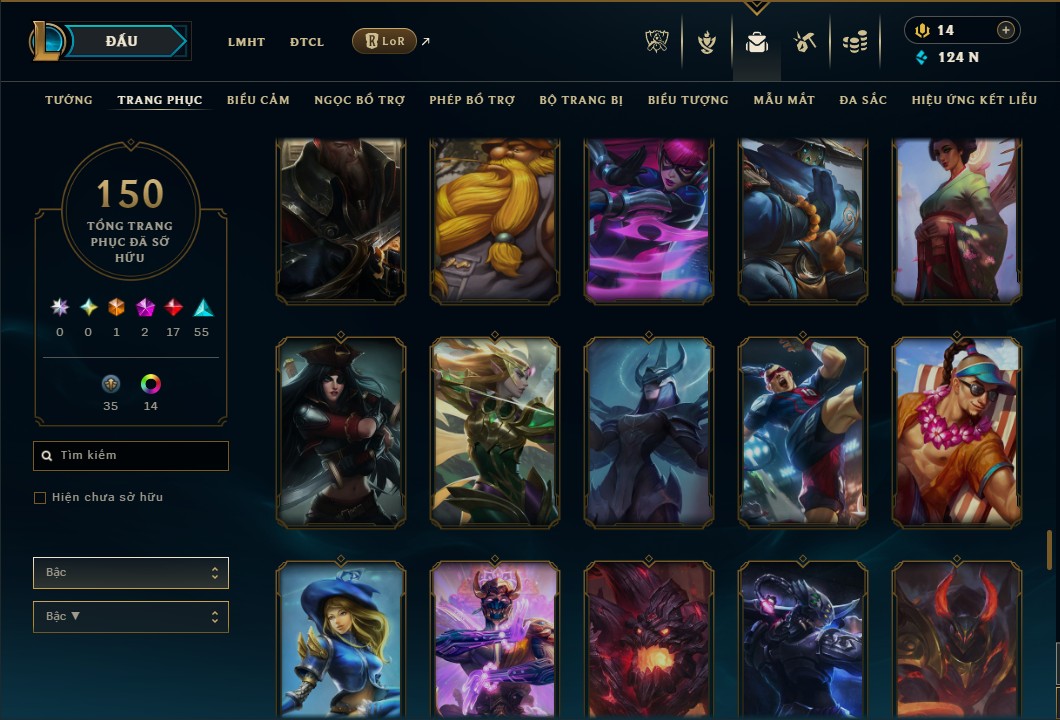
Task: Click the ĐẤU play button
Action: (122, 41)
